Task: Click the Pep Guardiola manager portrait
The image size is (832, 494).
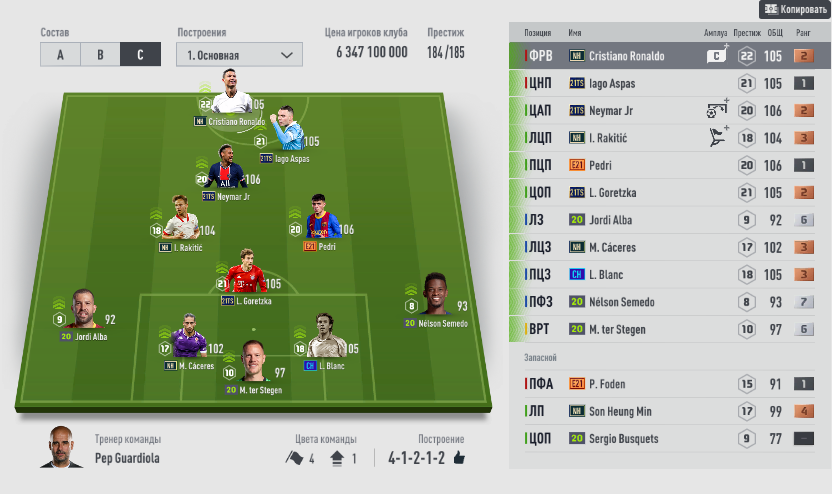Action: coord(62,449)
